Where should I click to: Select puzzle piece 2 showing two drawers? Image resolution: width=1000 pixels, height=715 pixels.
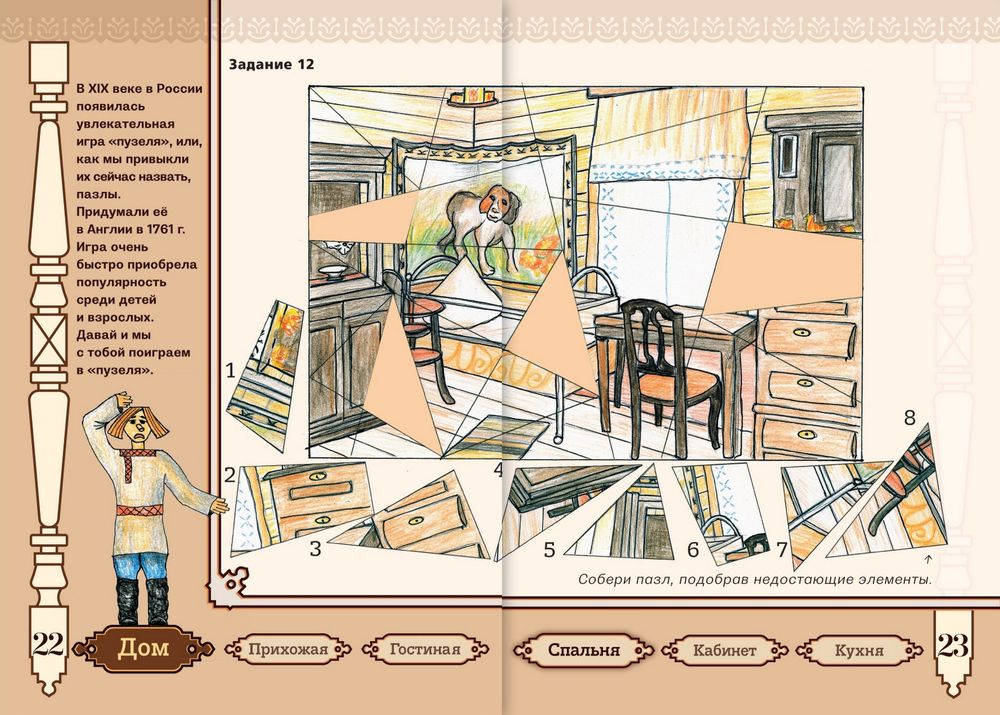click(x=300, y=503)
